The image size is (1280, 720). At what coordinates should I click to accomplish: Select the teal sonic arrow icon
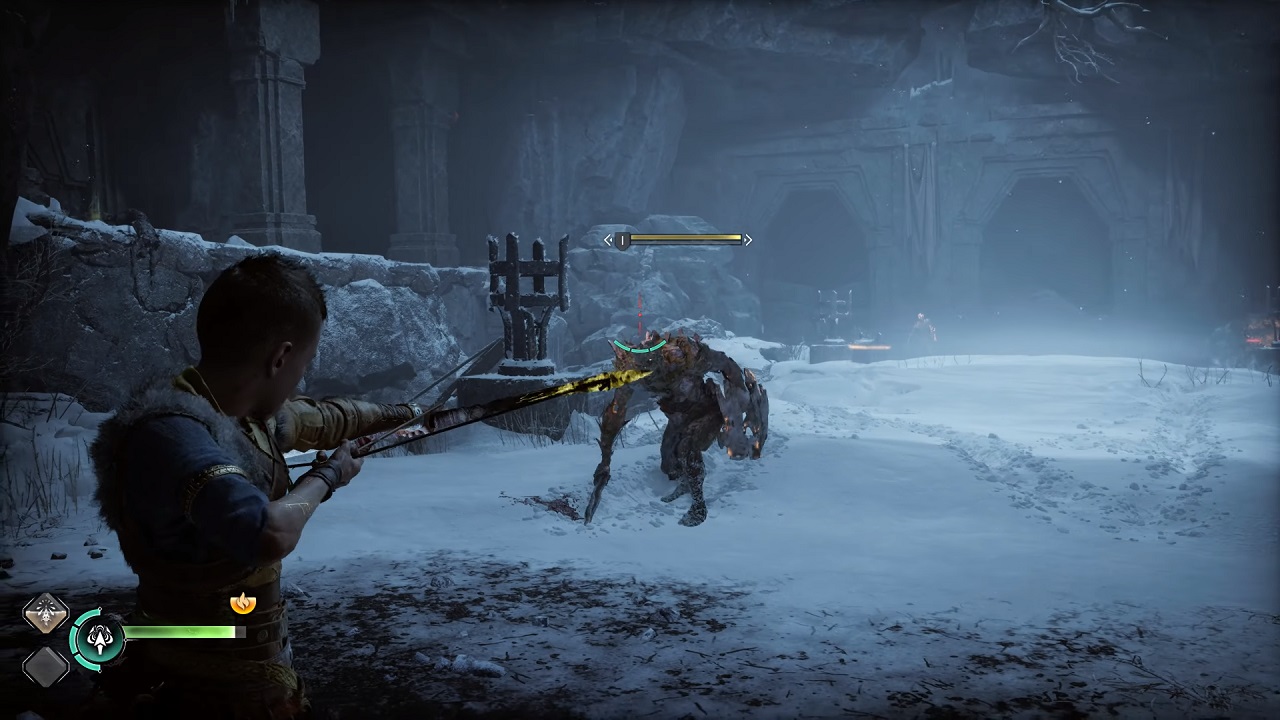coord(97,637)
